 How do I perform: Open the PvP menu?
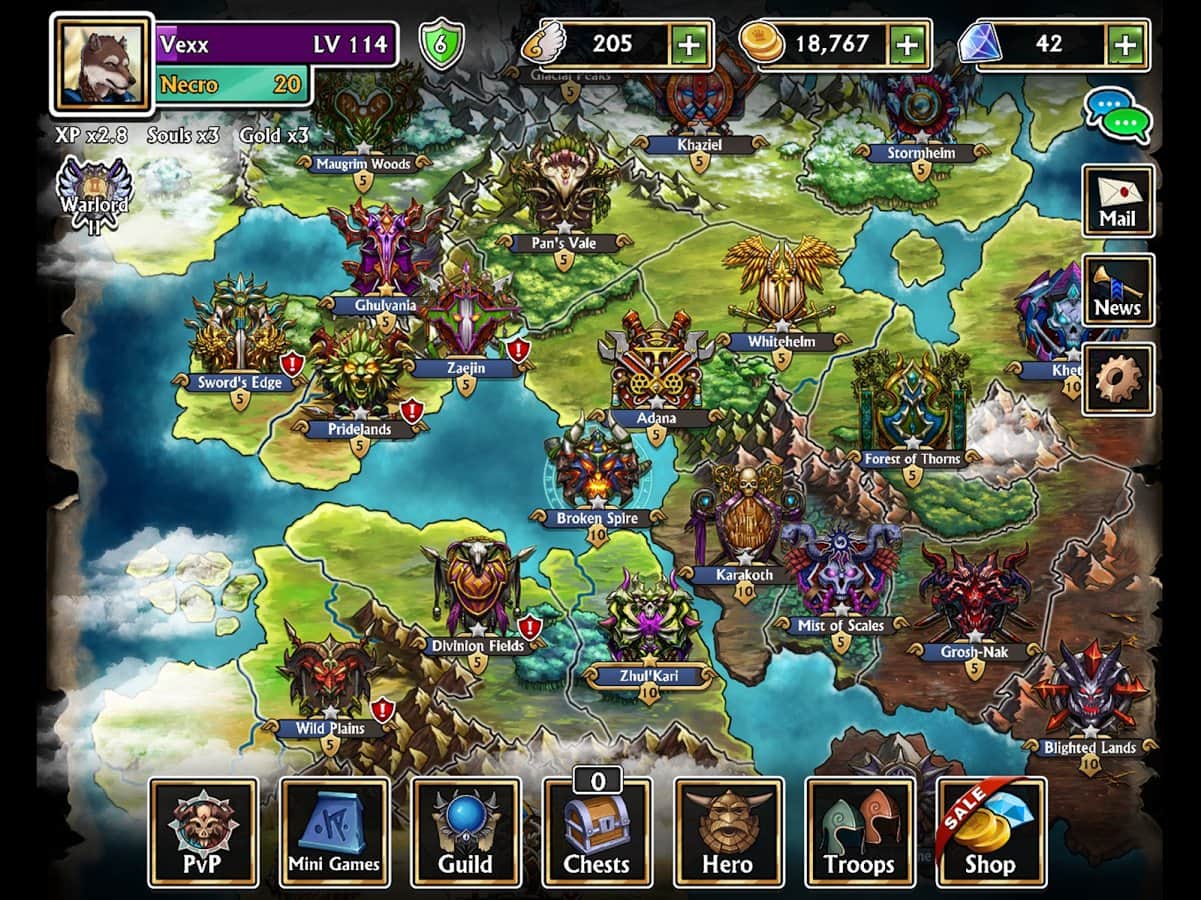(x=203, y=832)
